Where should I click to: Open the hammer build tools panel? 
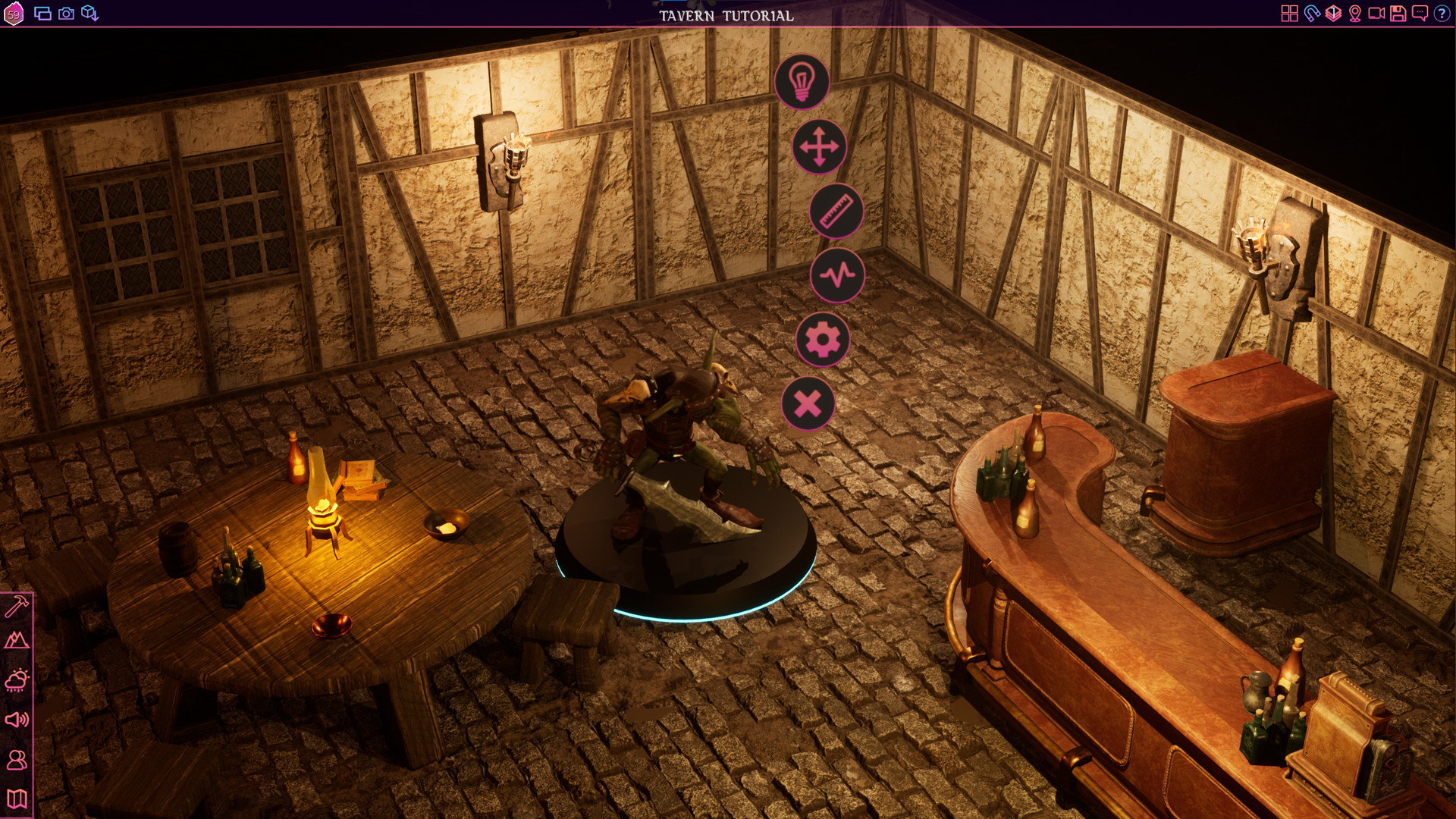[17, 605]
